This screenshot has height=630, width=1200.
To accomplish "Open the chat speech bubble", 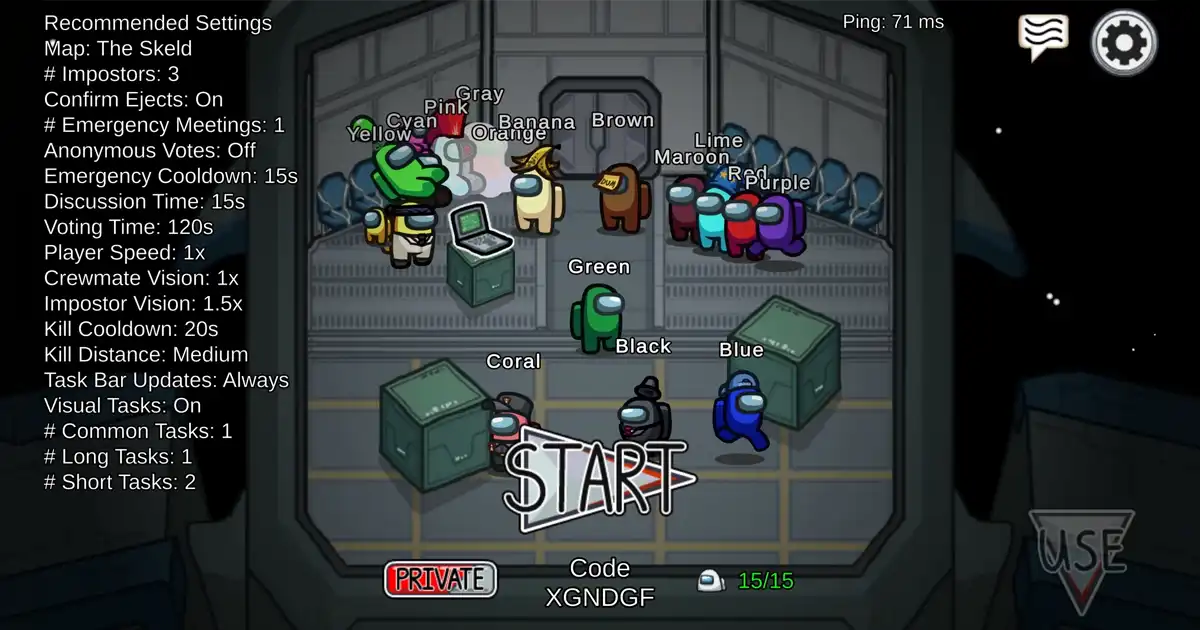I will (x=1043, y=37).
